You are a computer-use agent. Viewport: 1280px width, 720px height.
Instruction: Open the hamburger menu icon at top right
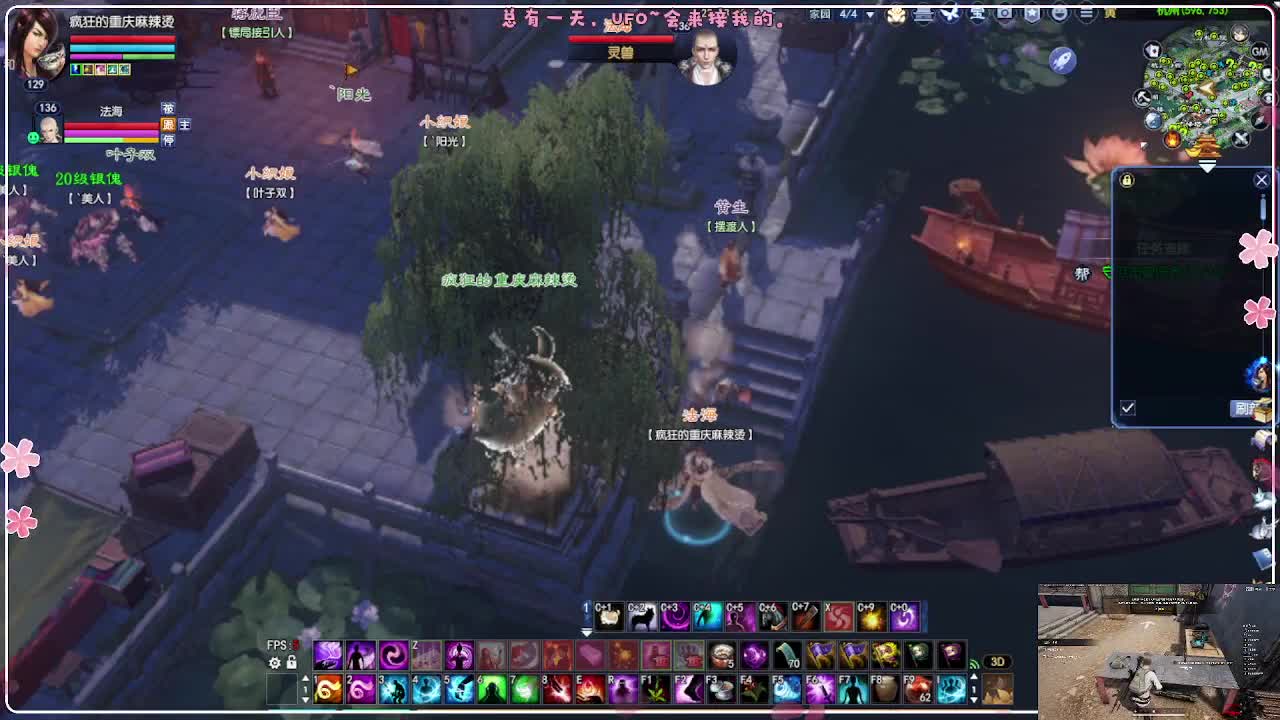coord(1088,14)
